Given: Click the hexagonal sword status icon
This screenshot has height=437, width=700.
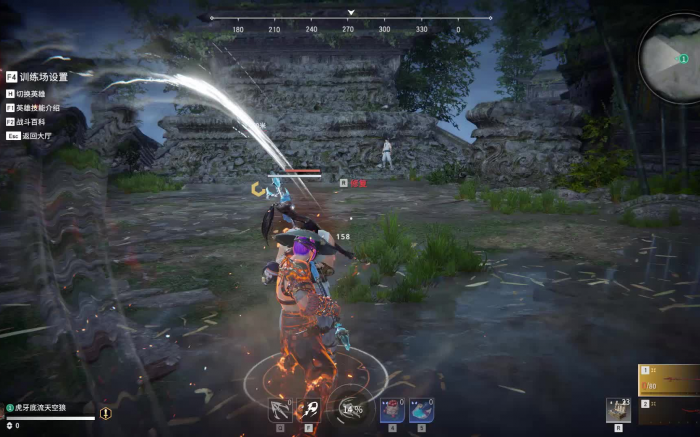Looking at the screenshot, I should click(105, 413).
